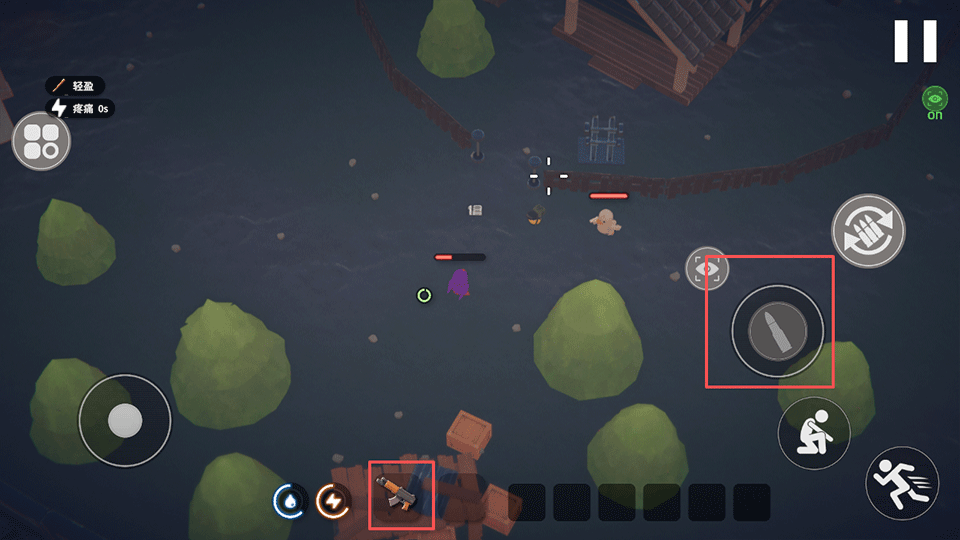Open the four-square menu button

[x=41, y=141]
